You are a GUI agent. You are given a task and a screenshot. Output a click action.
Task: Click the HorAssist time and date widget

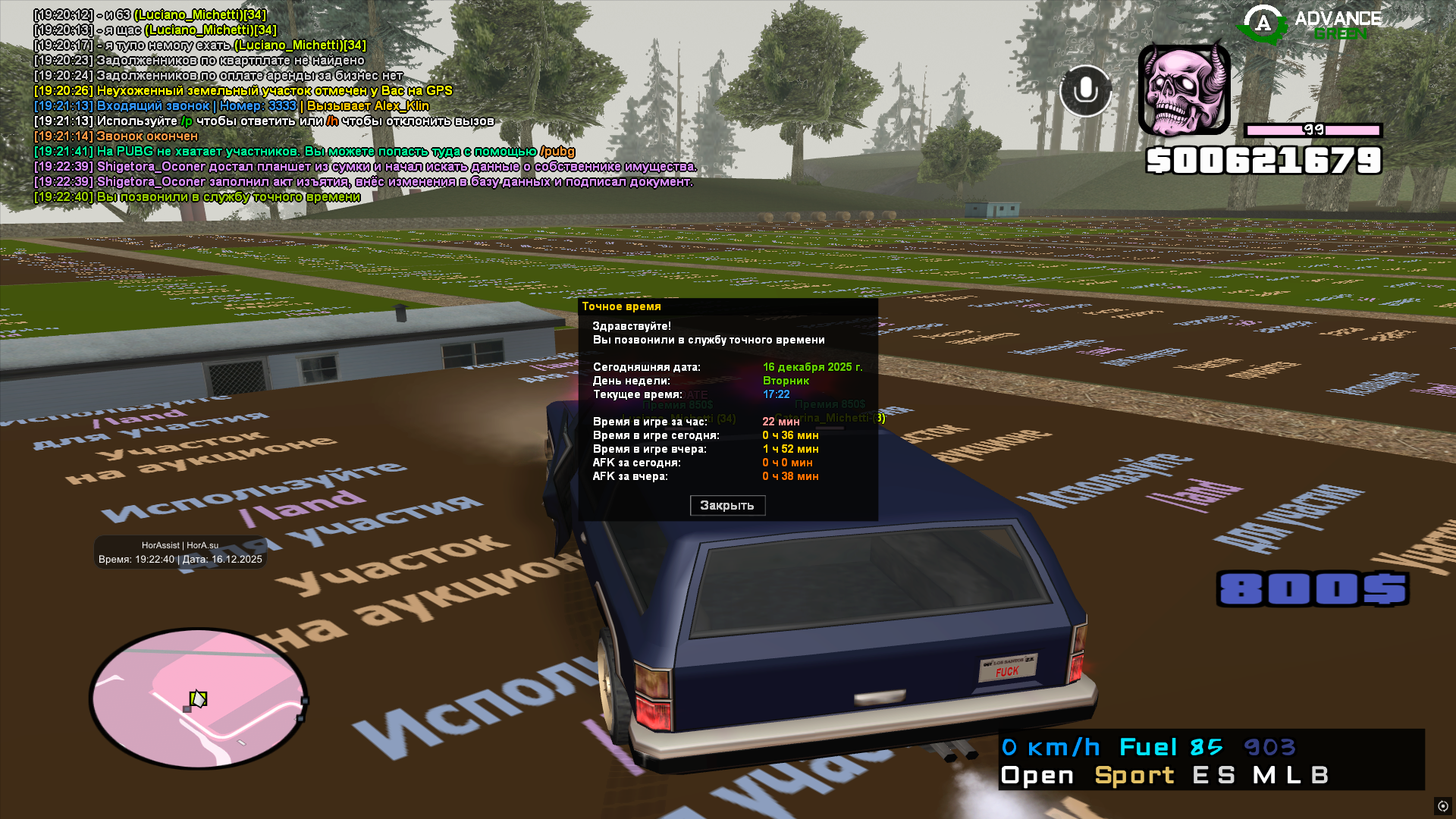(180, 552)
